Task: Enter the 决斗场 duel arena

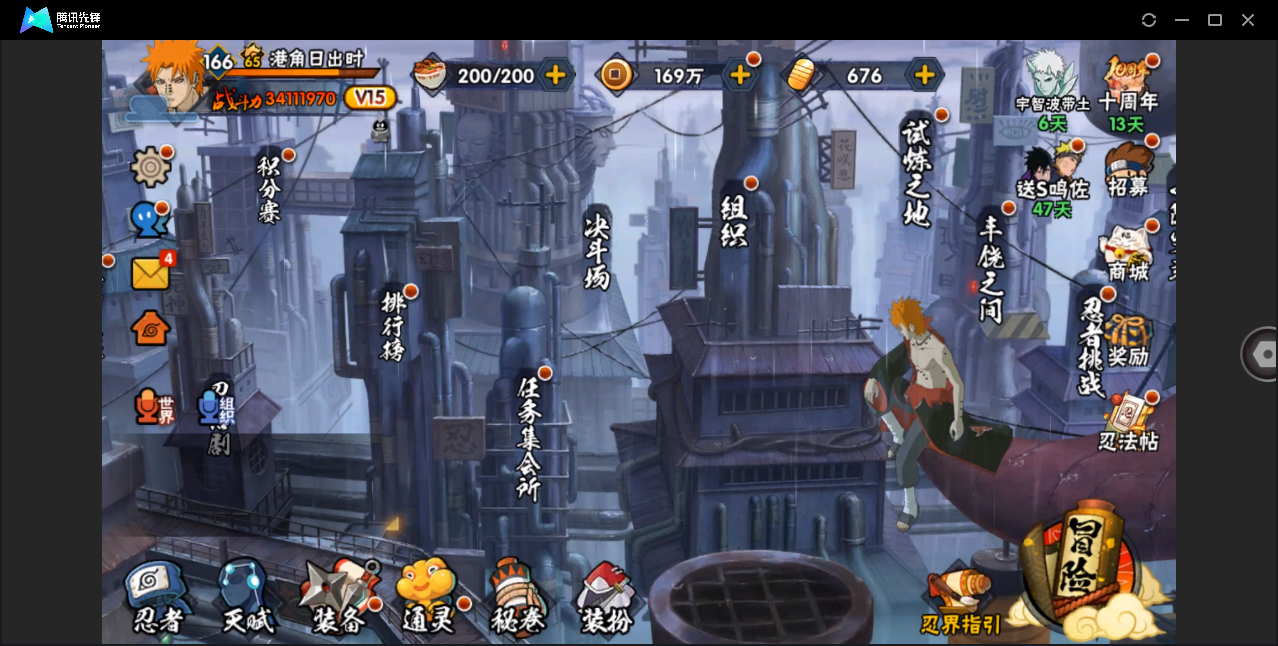Action: point(597,249)
